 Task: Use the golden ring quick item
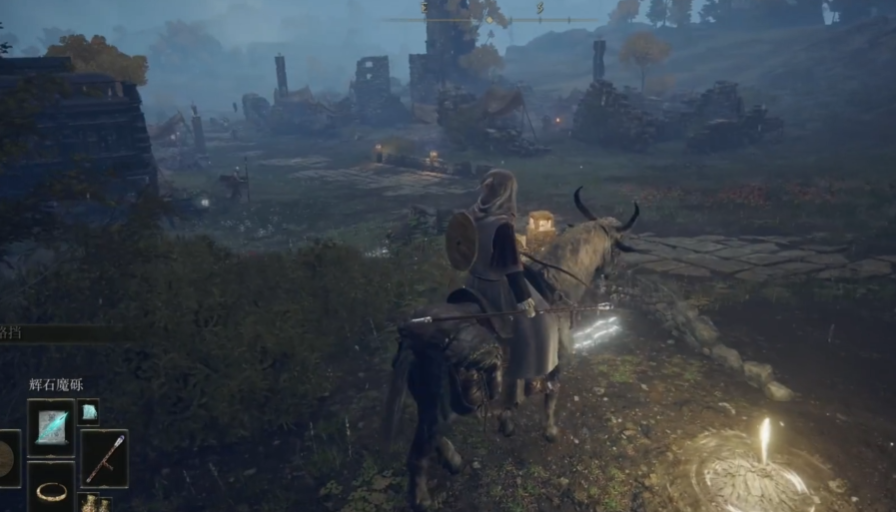click(x=51, y=489)
